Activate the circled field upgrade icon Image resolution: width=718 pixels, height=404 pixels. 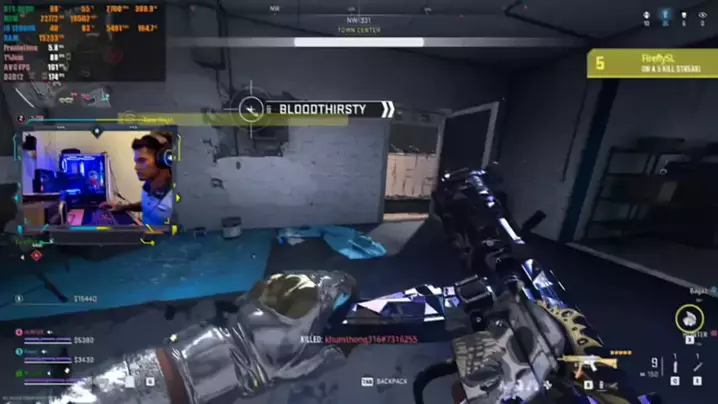(689, 319)
